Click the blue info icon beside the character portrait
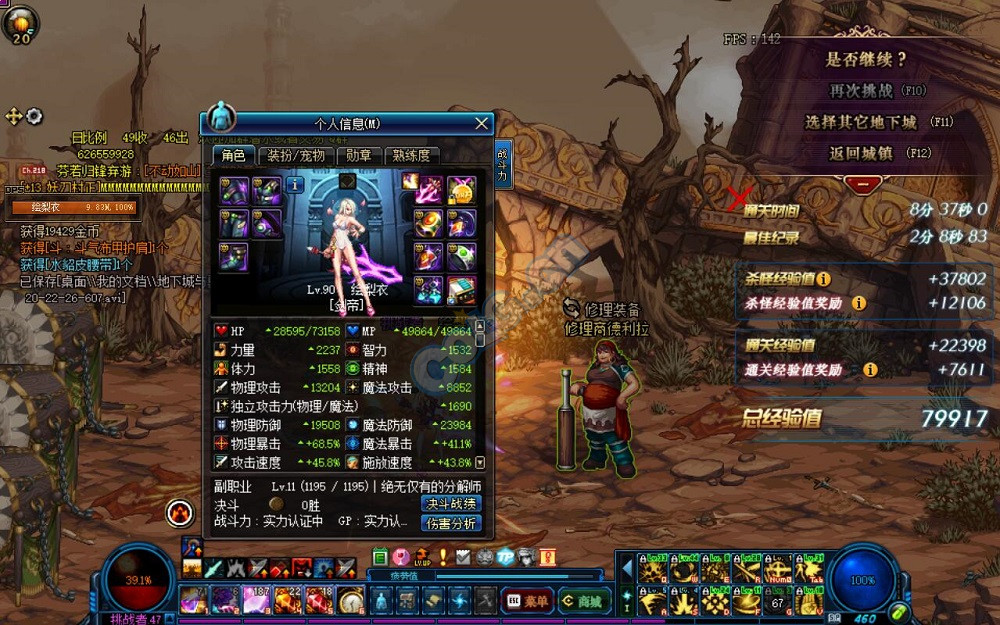The image size is (1000, 625). [x=295, y=185]
